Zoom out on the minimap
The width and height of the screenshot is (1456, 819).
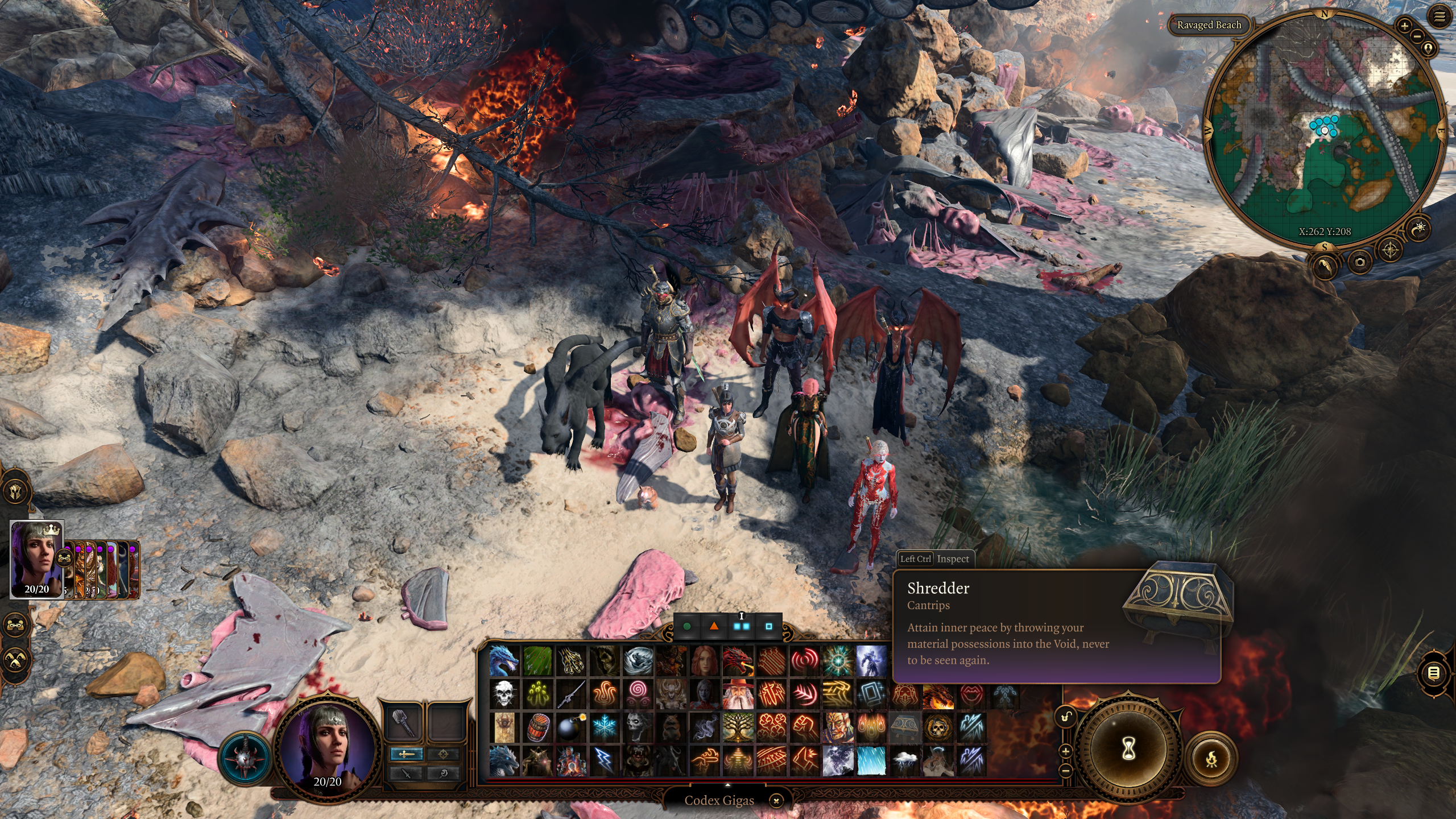1417,36
